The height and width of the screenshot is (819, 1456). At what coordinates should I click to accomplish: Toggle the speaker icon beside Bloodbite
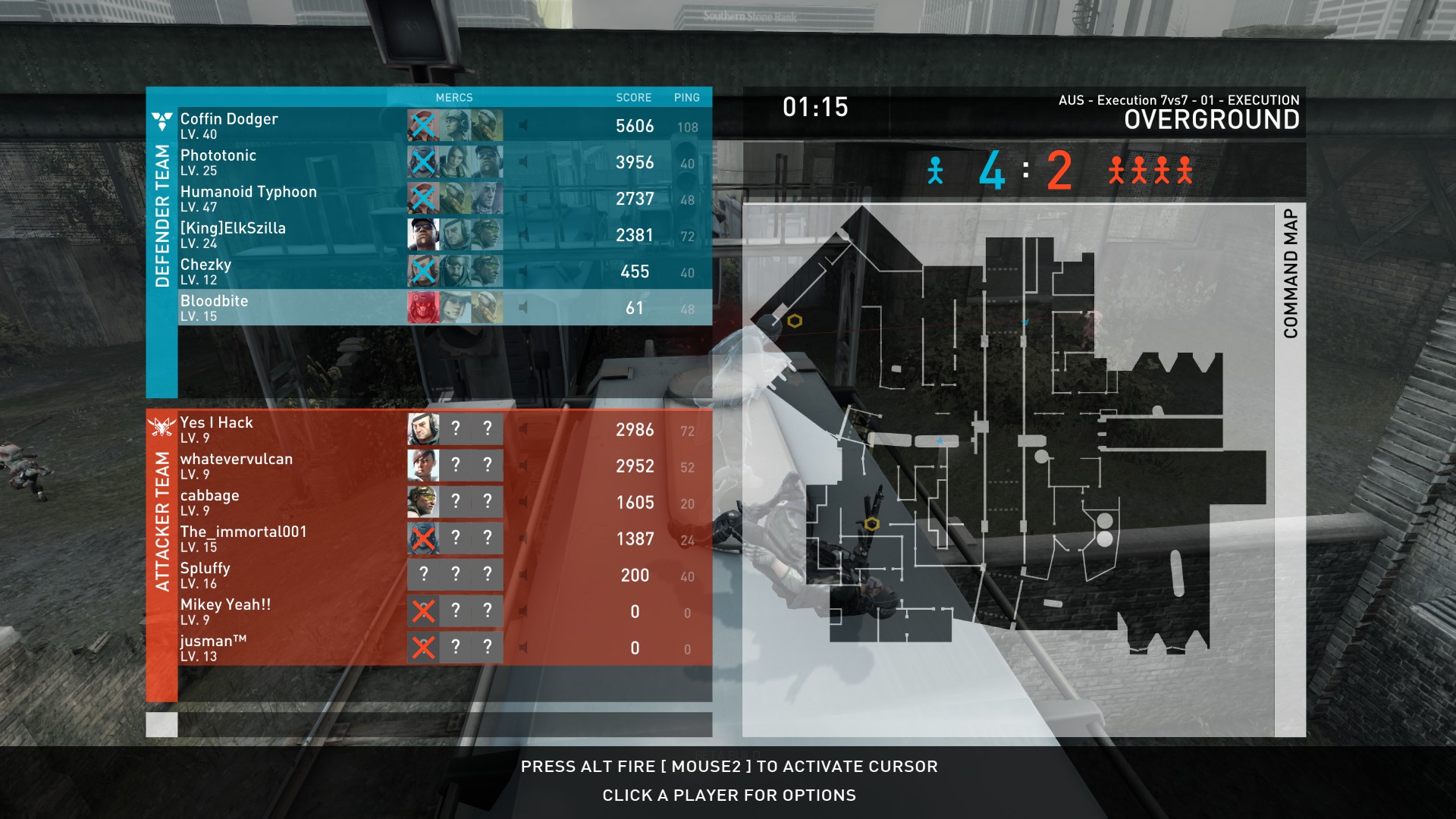click(x=523, y=307)
